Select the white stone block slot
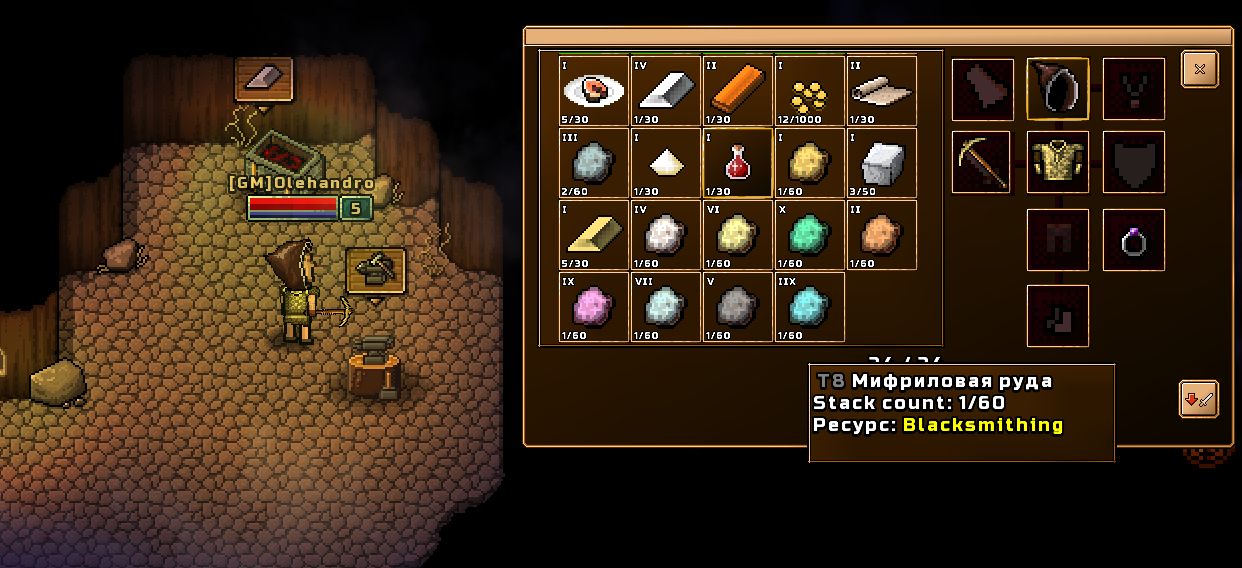This screenshot has height=568, width=1242. (x=882, y=163)
